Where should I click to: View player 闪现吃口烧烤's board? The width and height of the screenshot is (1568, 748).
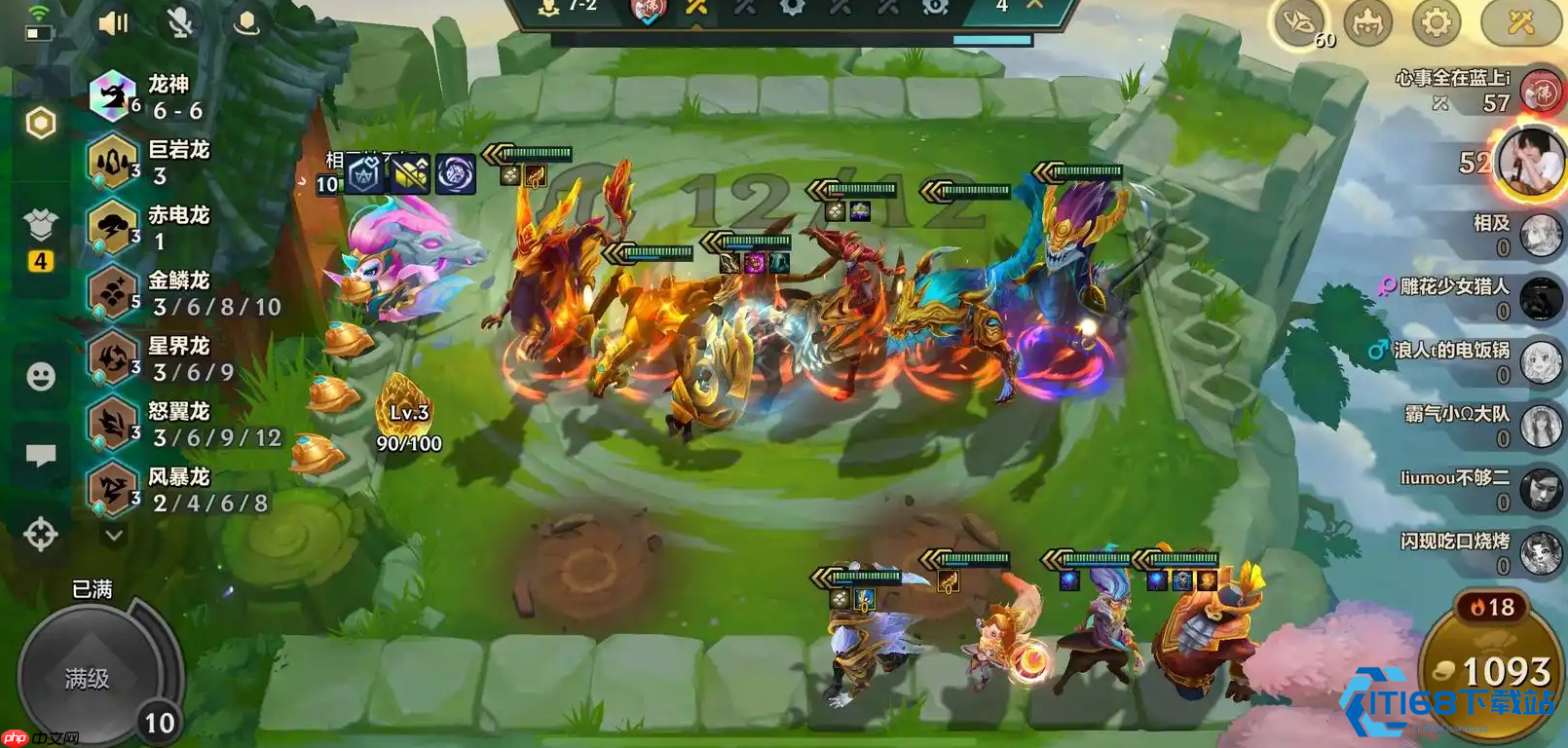coord(1542,553)
